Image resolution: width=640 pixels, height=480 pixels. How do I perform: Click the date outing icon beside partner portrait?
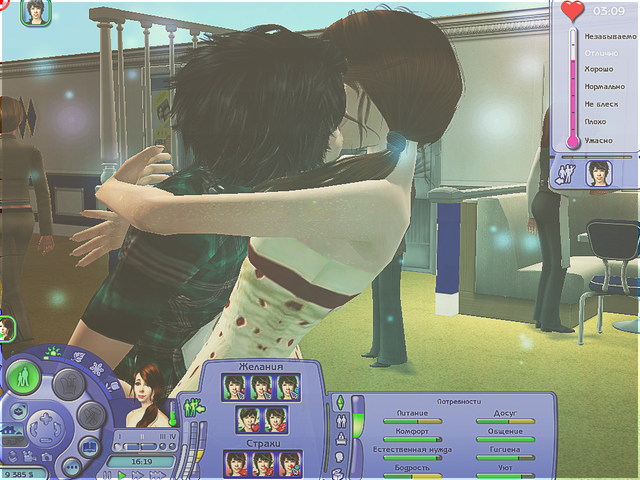point(567,172)
